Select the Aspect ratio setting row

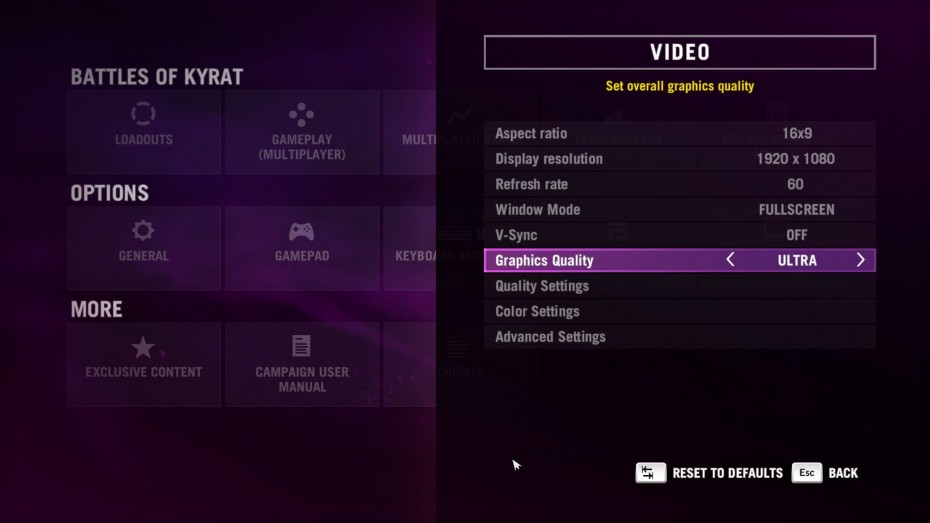point(679,134)
